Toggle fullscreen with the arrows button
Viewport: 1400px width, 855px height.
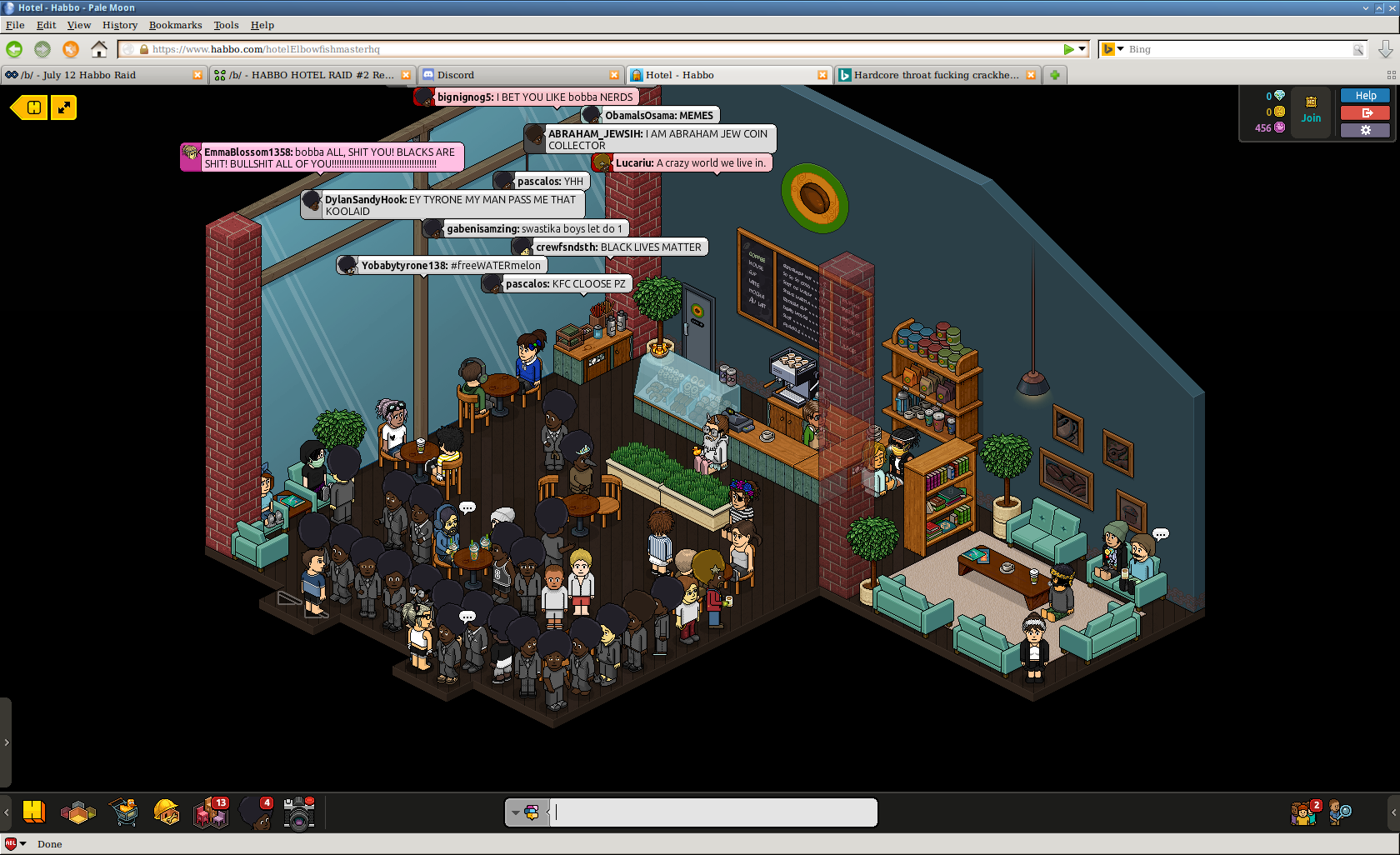tap(63, 107)
